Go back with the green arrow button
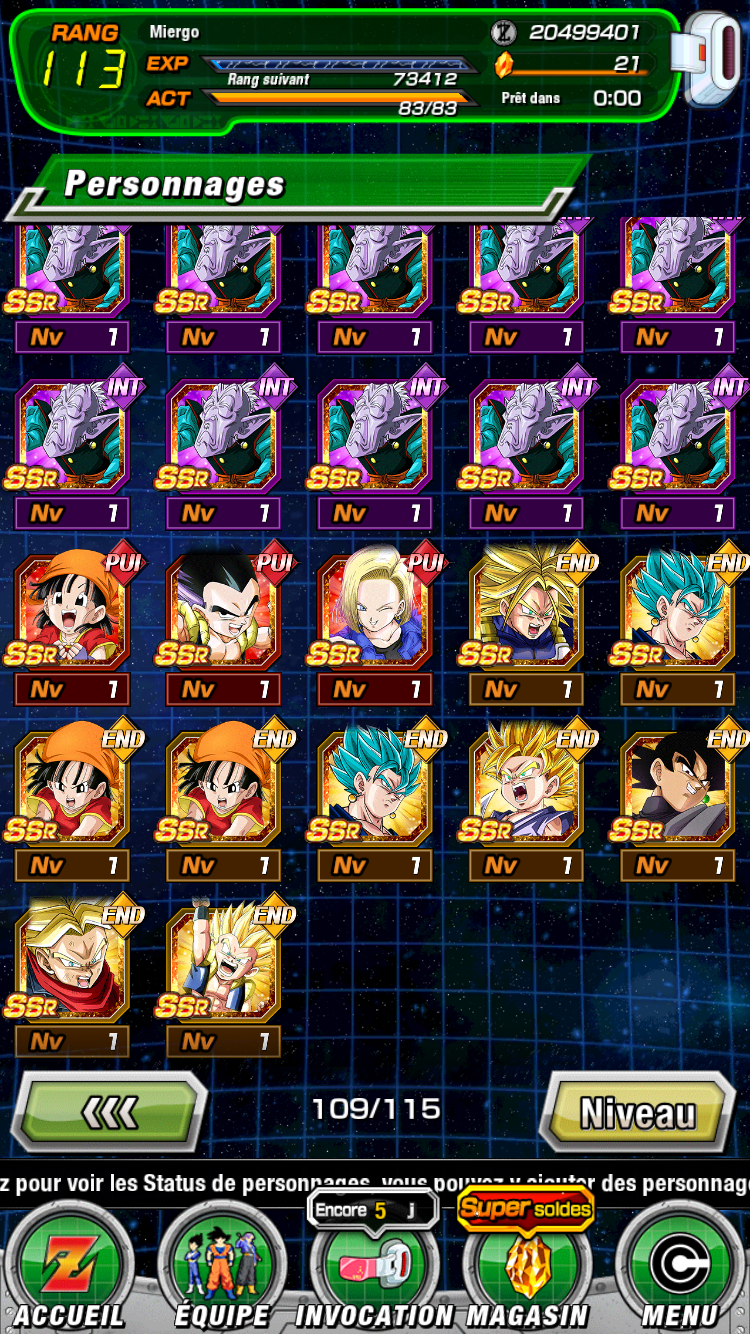Viewport: 750px width, 1334px height. pos(108,1112)
